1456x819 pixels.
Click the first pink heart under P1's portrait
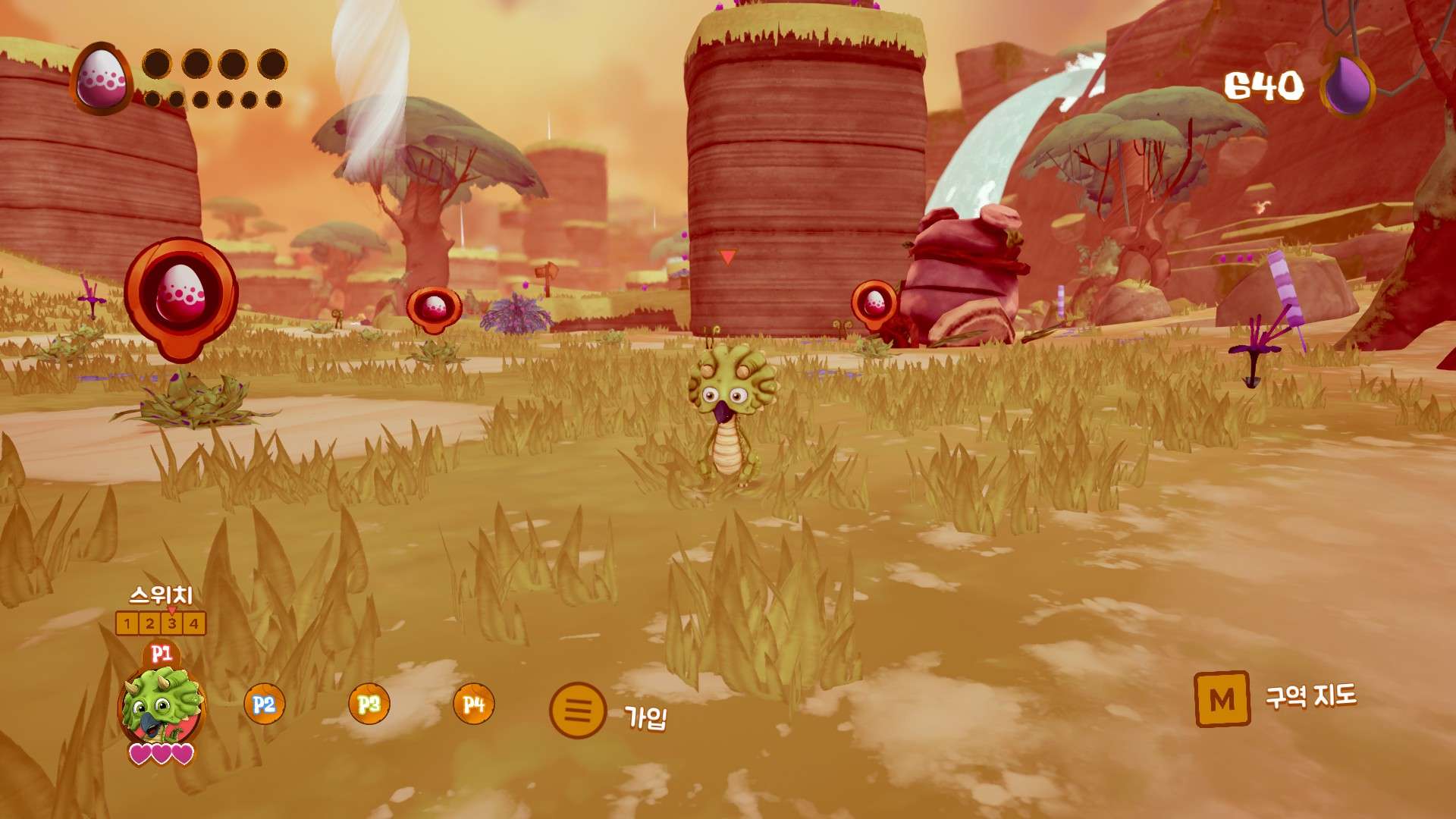tap(141, 754)
